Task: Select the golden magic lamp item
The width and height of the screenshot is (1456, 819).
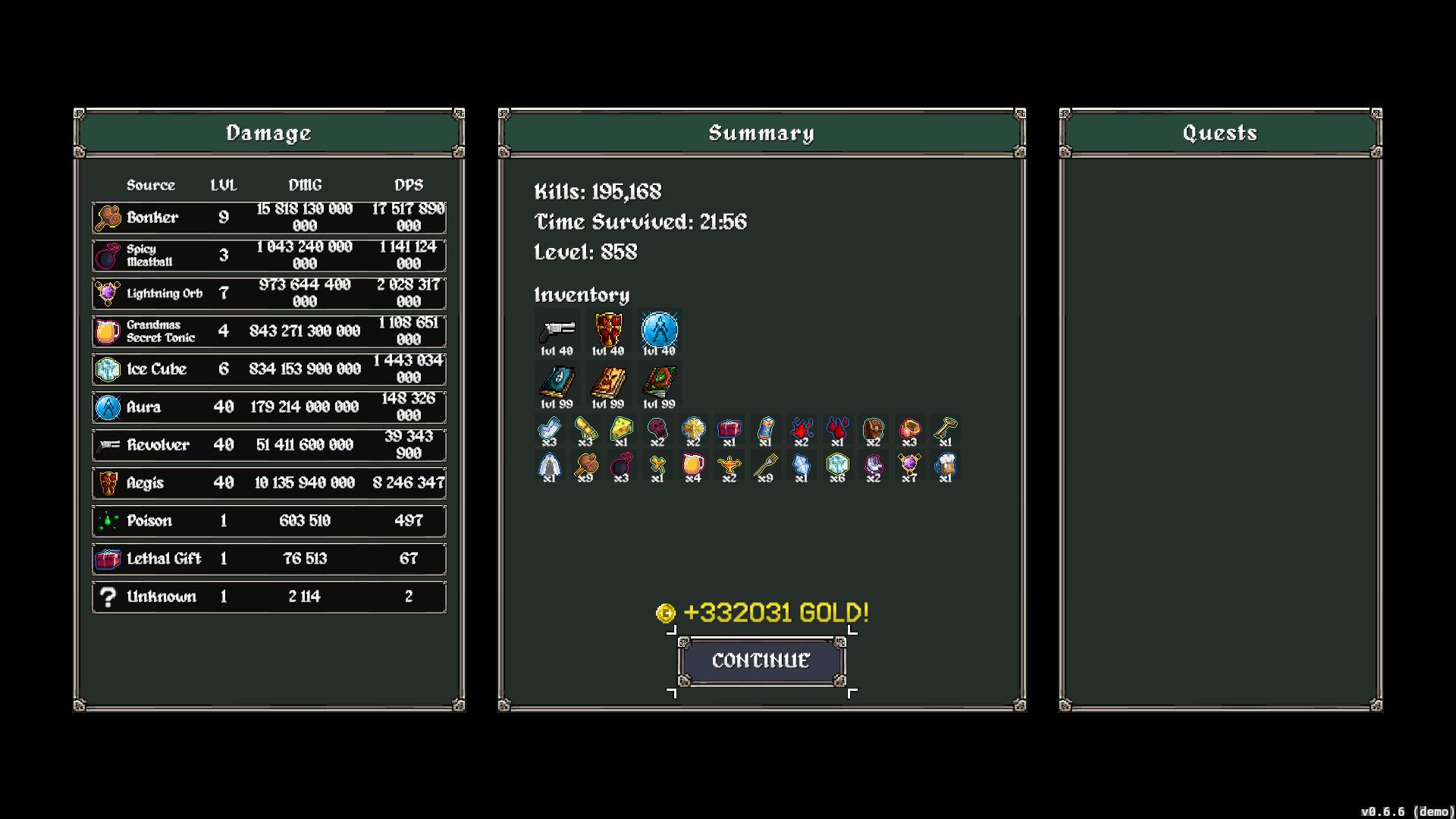Action: [x=729, y=464]
